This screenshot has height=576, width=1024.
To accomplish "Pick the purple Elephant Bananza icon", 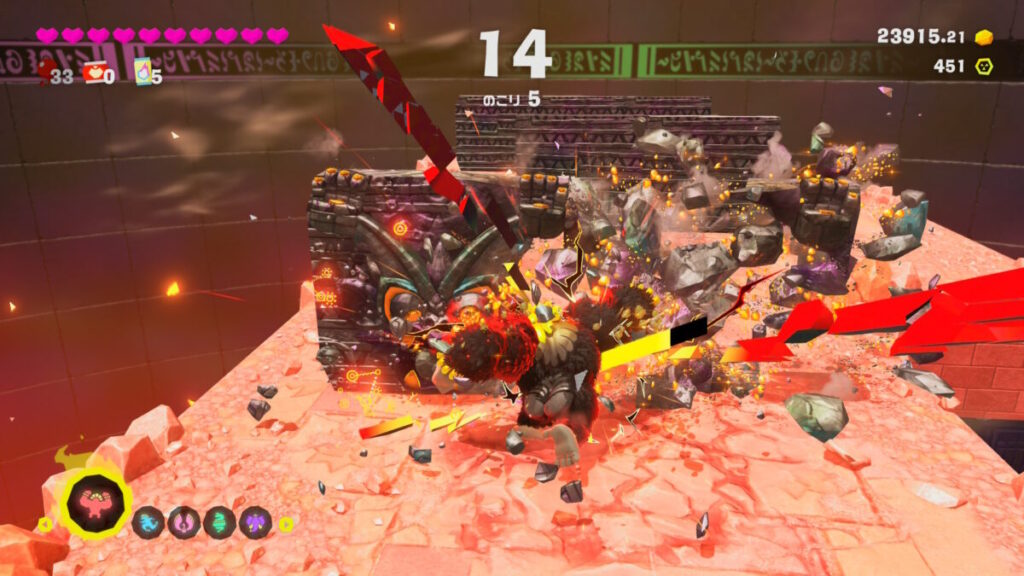I will [254, 522].
